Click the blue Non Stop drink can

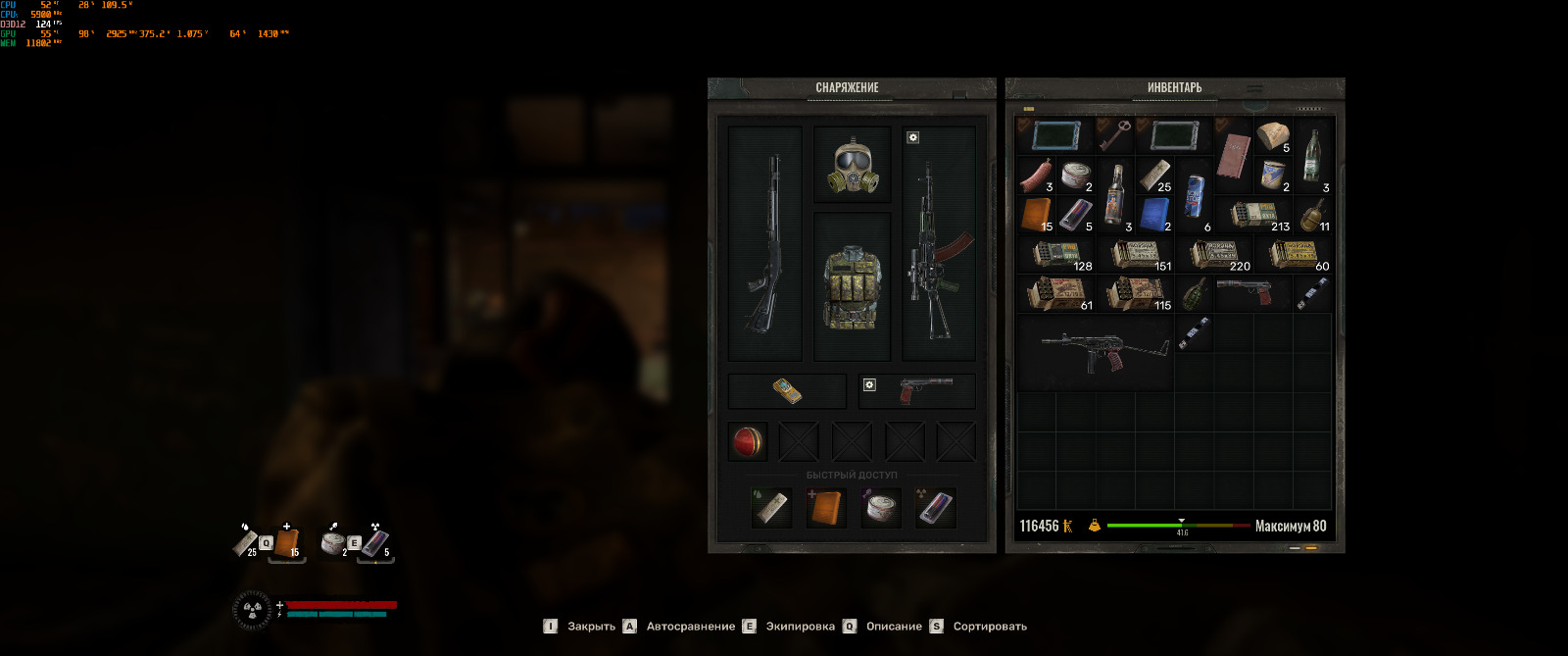pos(1195,195)
